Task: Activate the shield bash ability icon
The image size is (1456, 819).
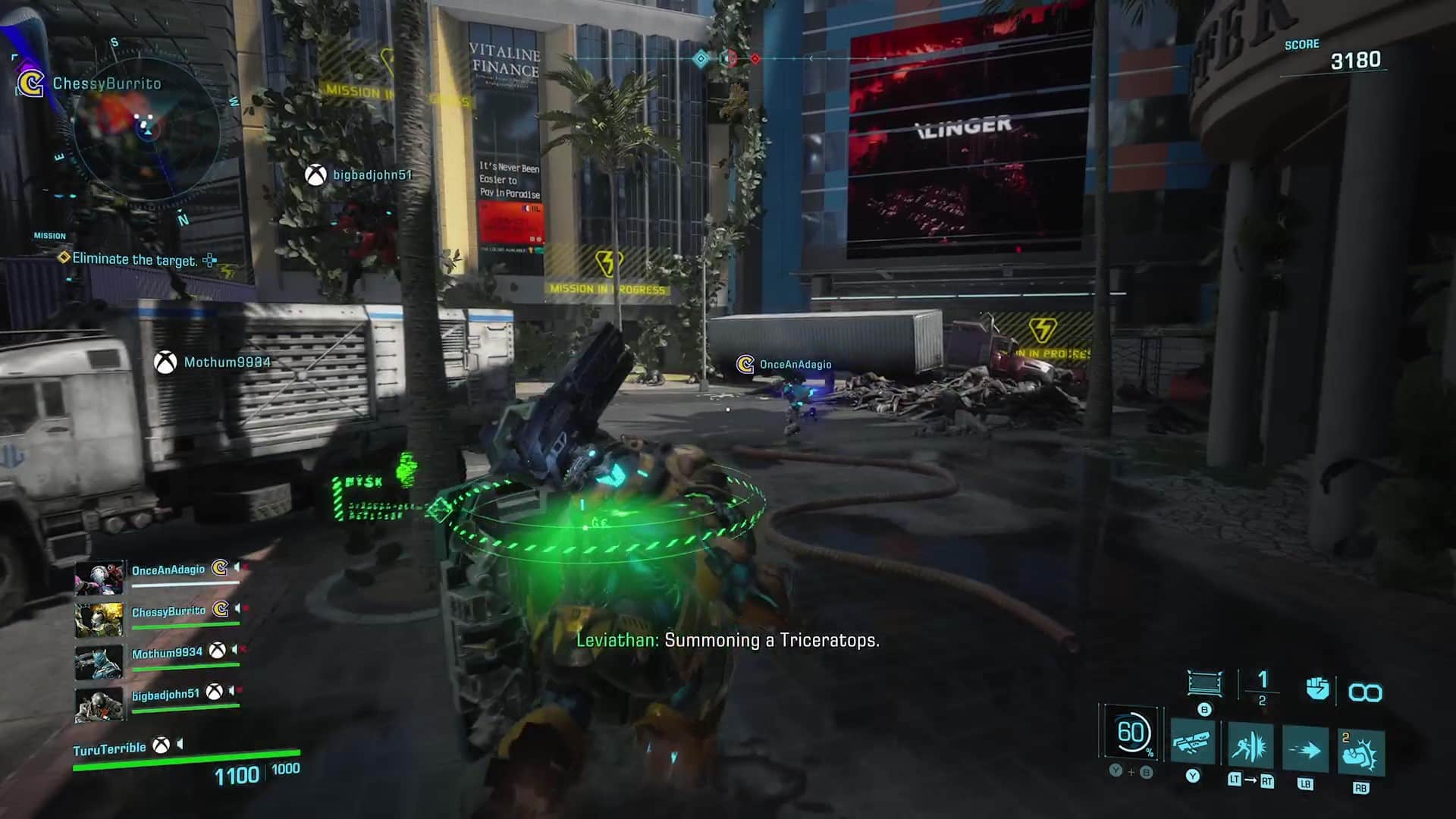Action: click(x=1250, y=747)
